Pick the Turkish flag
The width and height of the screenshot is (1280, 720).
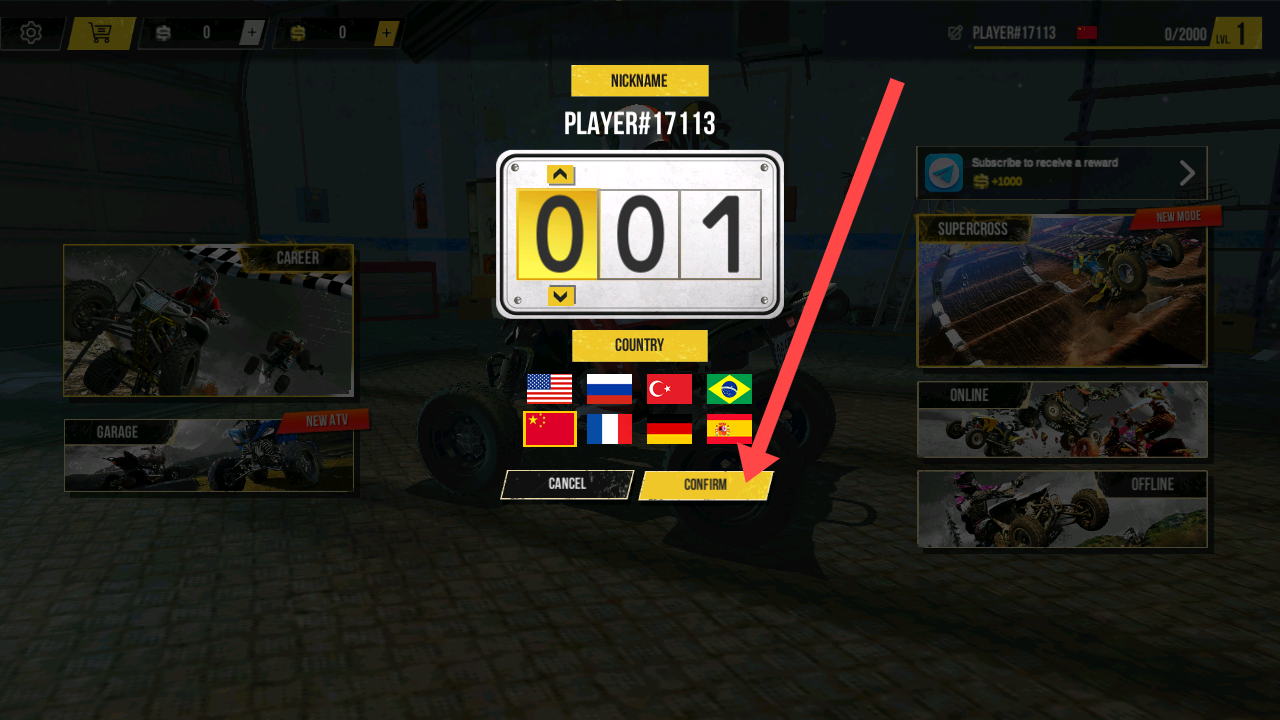click(x=669, y=389)
